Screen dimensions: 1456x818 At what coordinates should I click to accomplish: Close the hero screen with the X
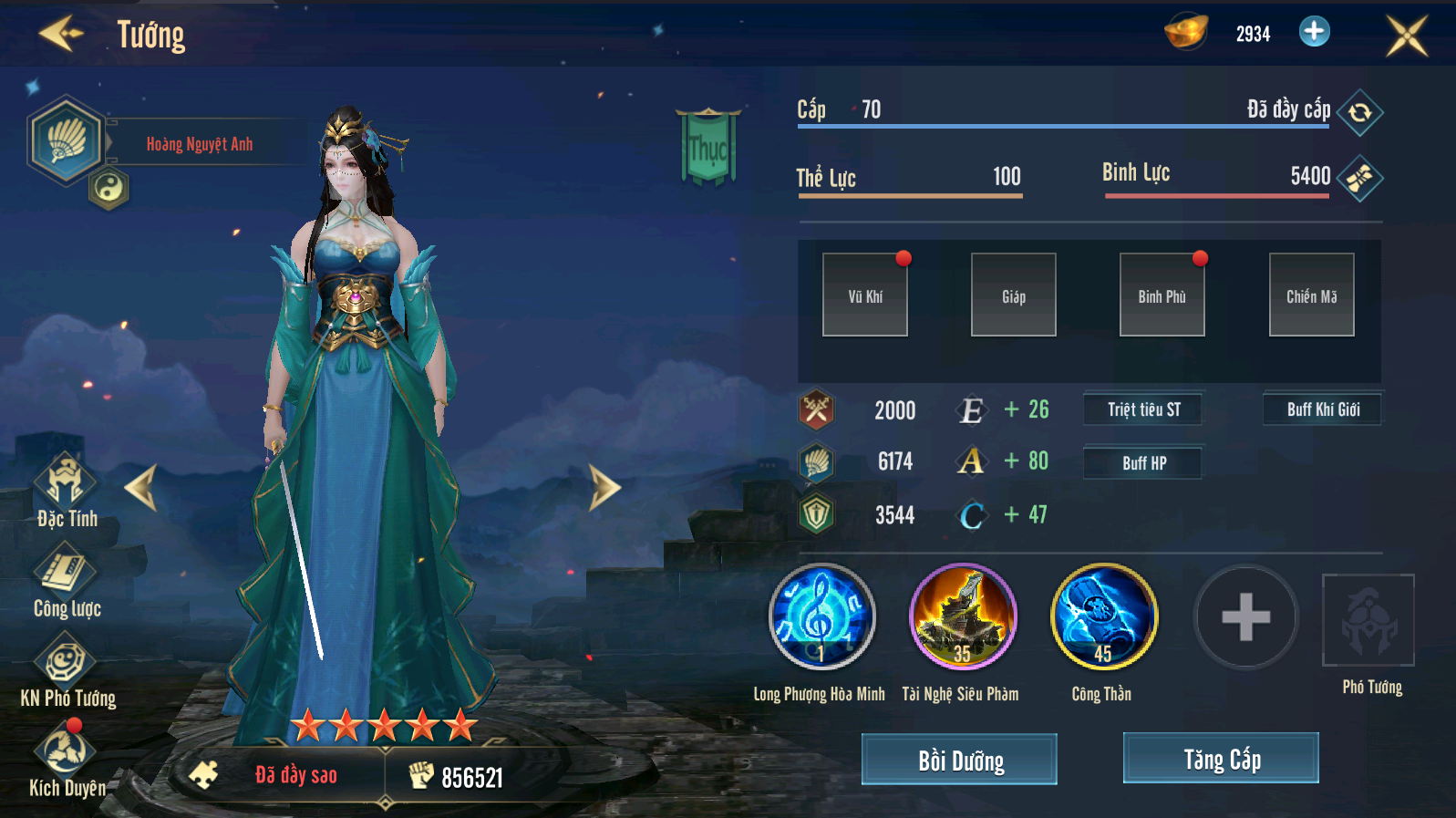(x=1406, y=36)
